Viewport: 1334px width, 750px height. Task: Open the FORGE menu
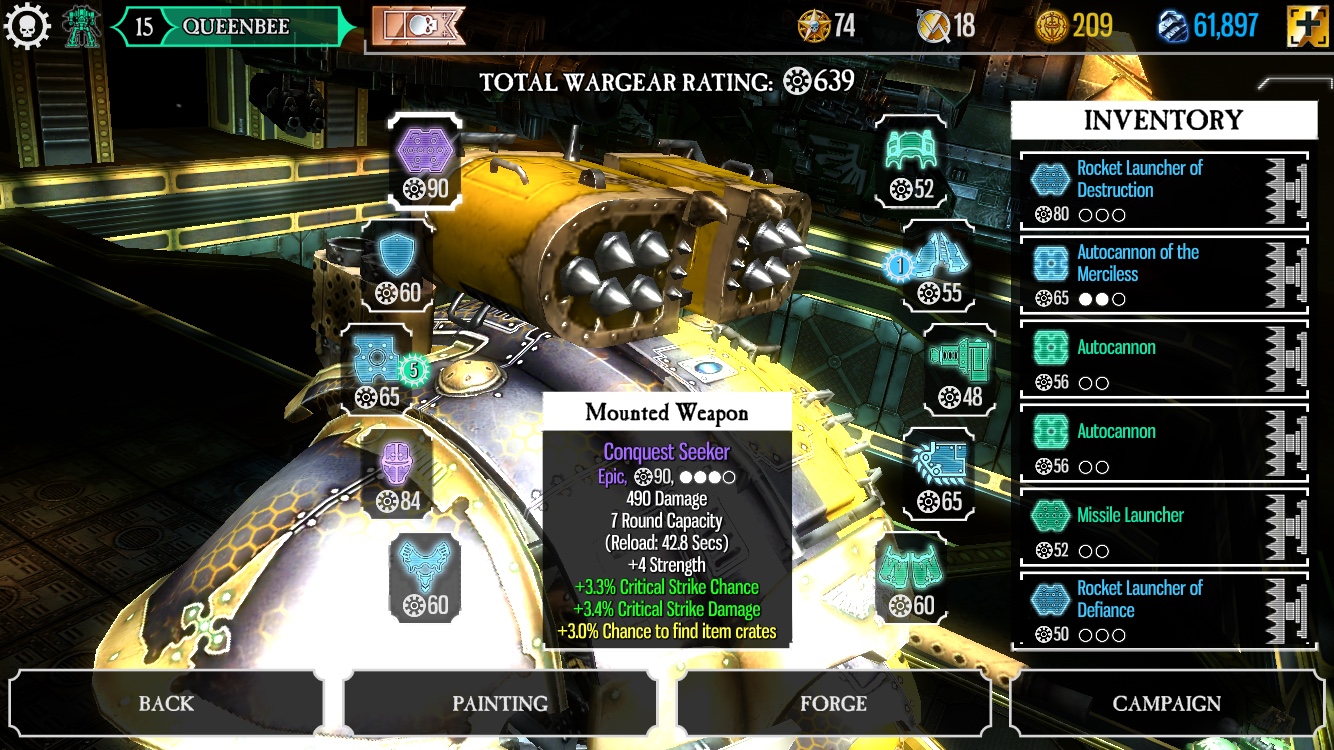click(833, 704)
